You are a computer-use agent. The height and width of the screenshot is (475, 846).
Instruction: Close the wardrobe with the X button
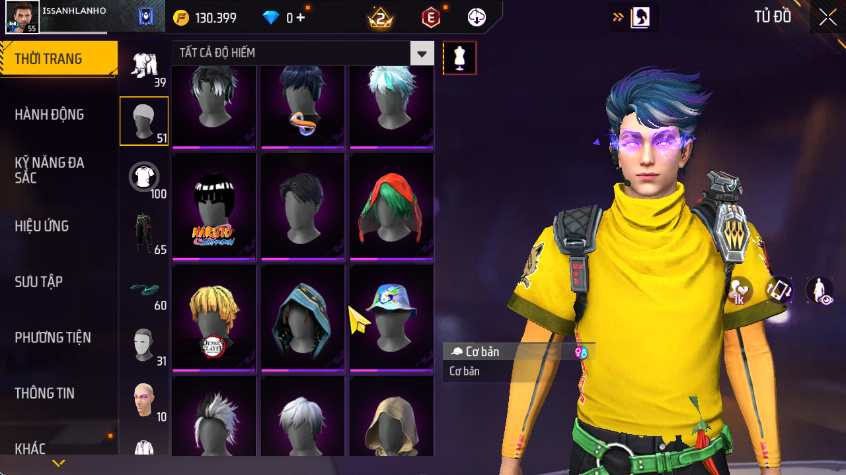tap(827, 17)
